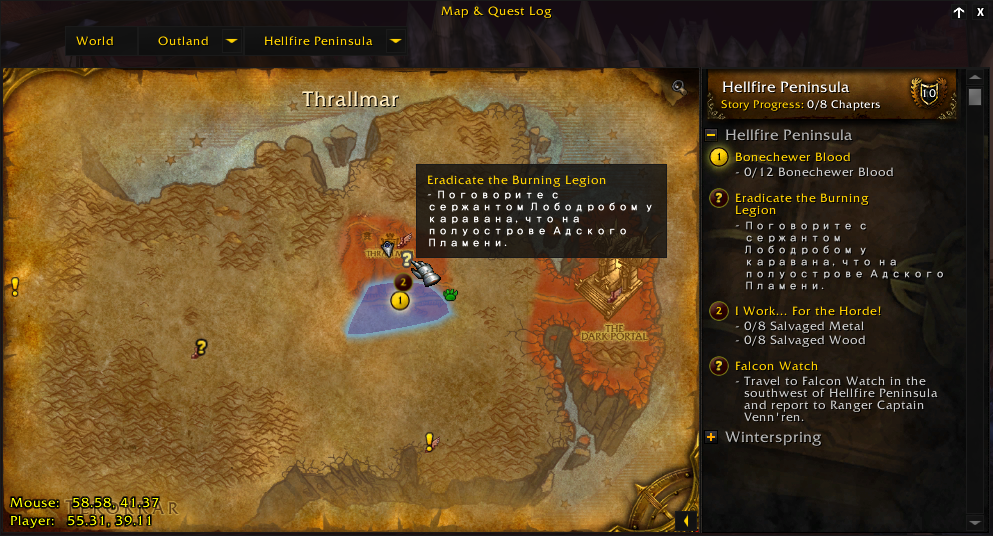Image resolution: width=993 pixels, height=536 pixels.
Task: Click the magnifying glass on the map
Action: (680, 87)
